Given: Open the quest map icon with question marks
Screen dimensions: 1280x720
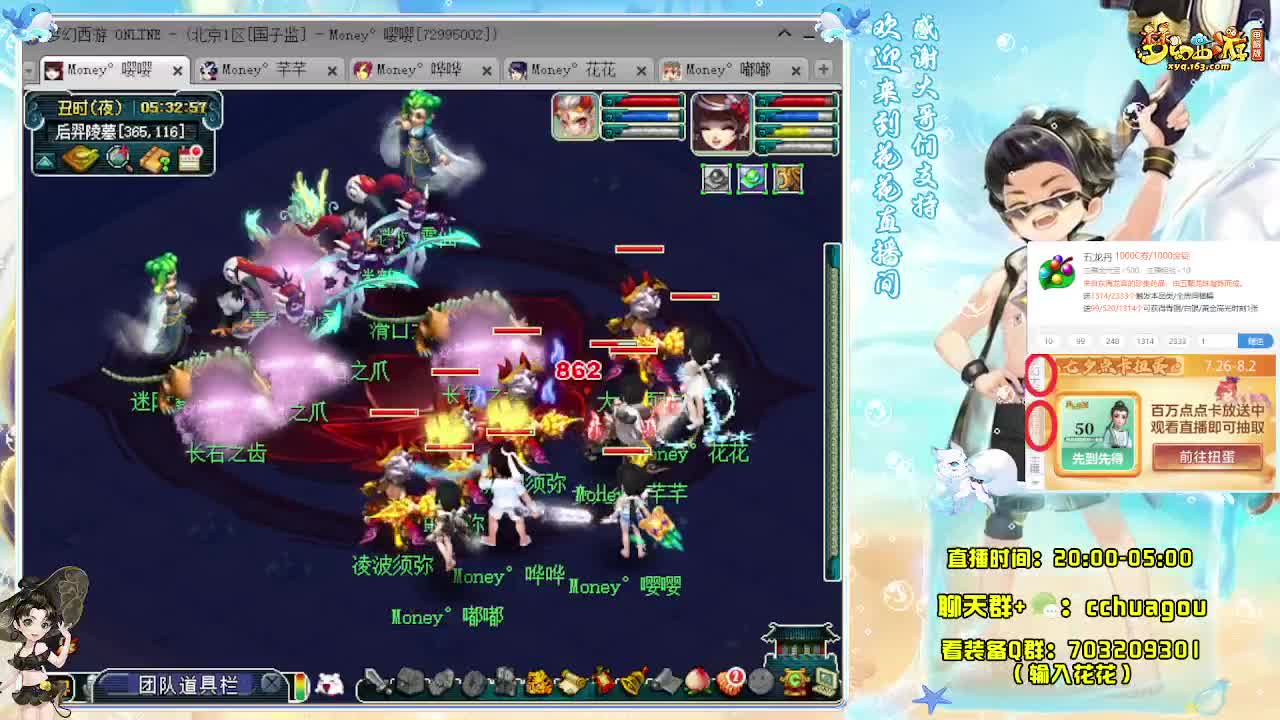Looking at the screenshot, I should coord(154,158).
